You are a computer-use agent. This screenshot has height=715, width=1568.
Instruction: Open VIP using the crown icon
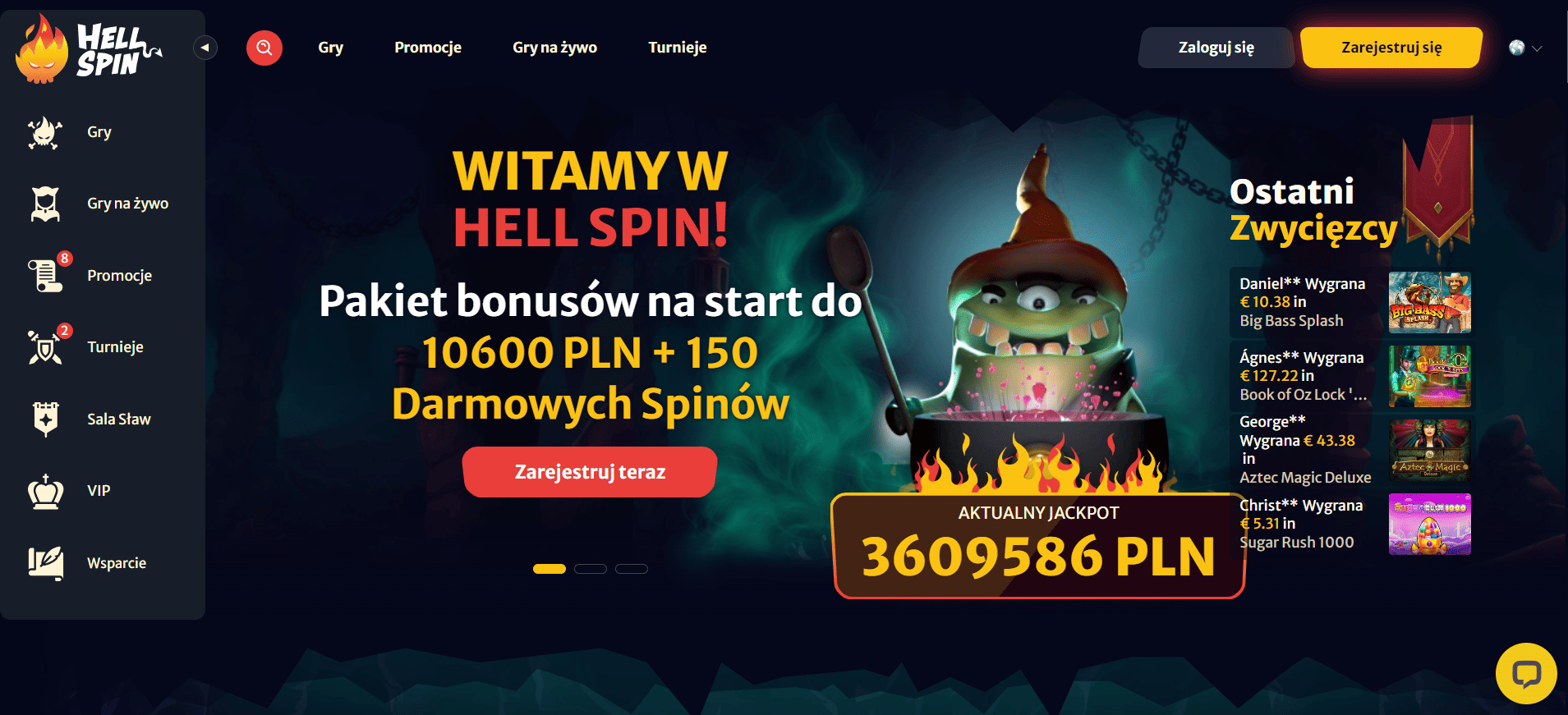tap(45, 491)
